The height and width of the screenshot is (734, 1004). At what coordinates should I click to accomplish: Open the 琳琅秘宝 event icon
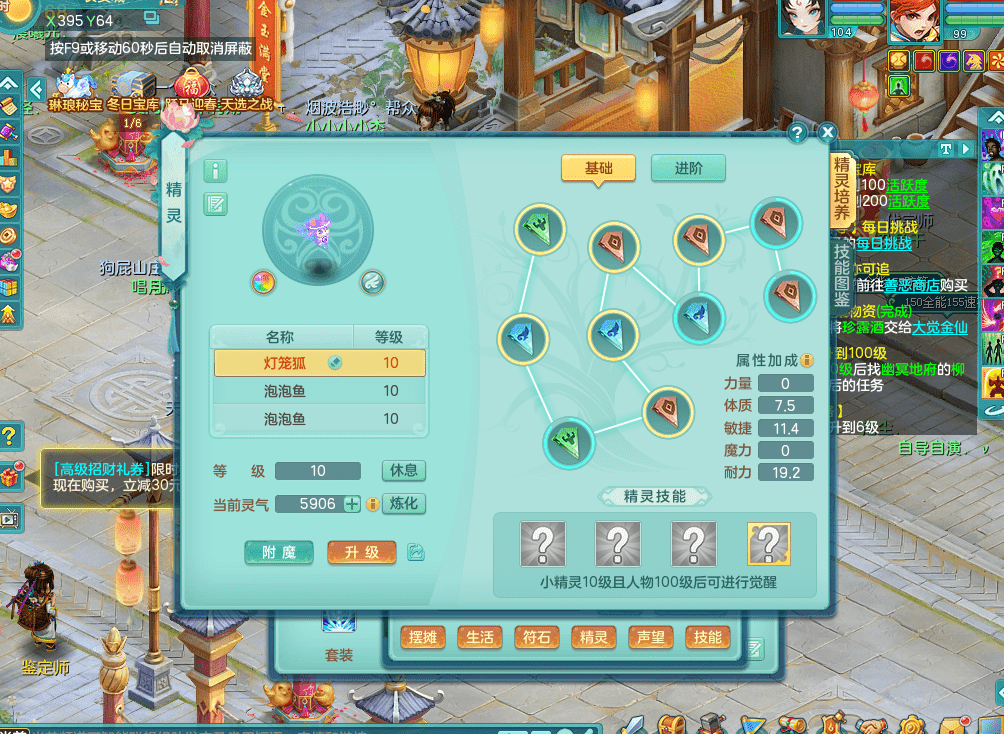click(x=75, y=89)
